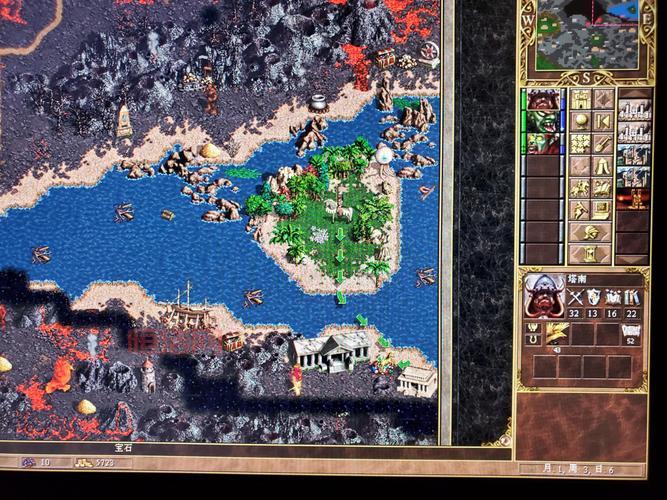The image size is (667, 500).
Task: Select next hero with the helmet button
Action: 590,232
